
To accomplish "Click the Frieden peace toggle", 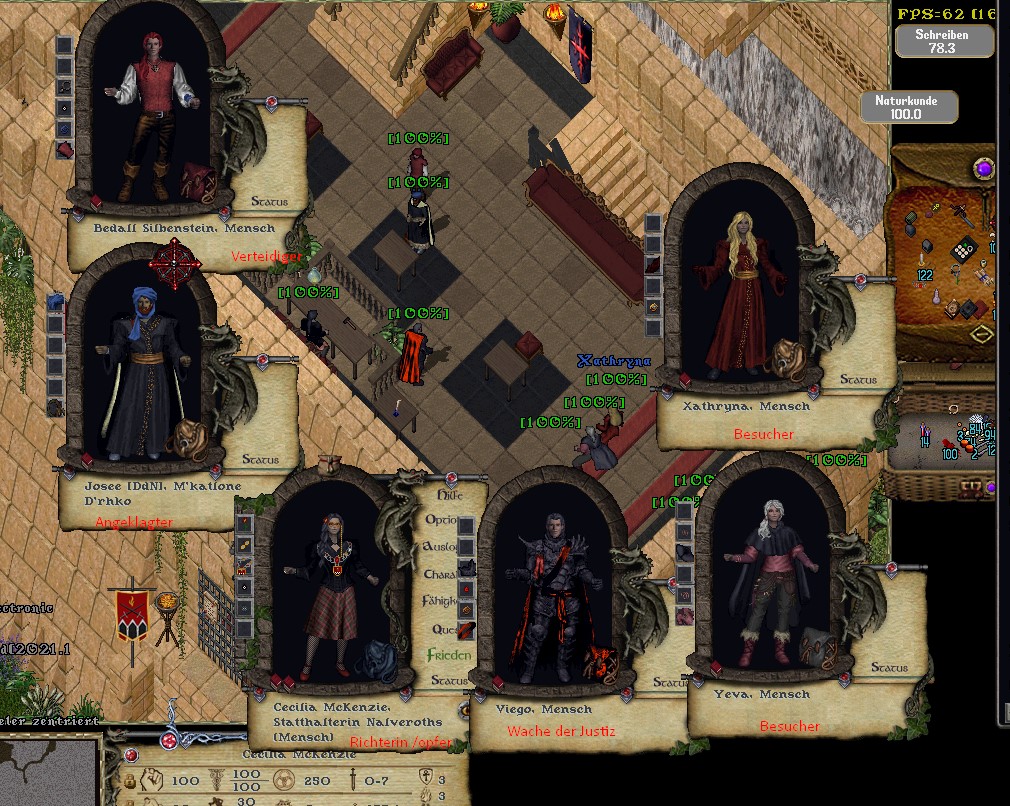I will point(448,655).
